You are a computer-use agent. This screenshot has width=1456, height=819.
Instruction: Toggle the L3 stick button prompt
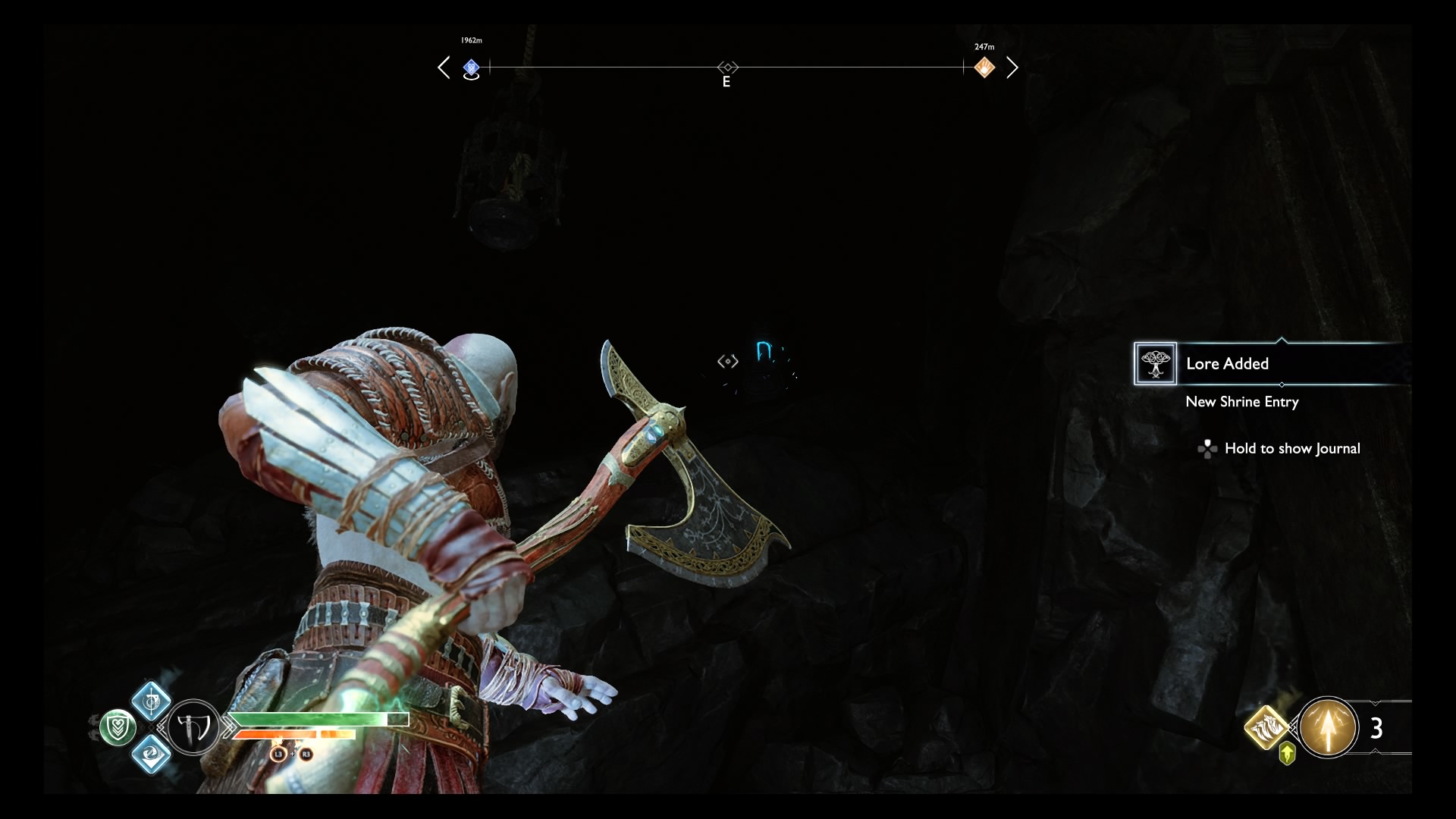pyautogui.click(x=277, y=755)
